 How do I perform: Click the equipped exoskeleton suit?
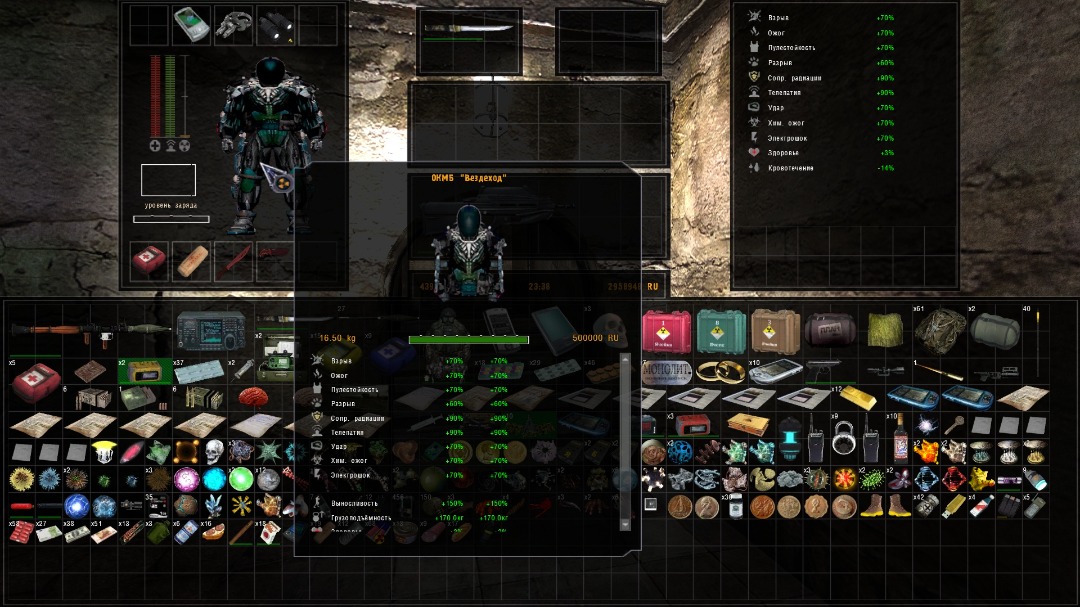[267, 140]
